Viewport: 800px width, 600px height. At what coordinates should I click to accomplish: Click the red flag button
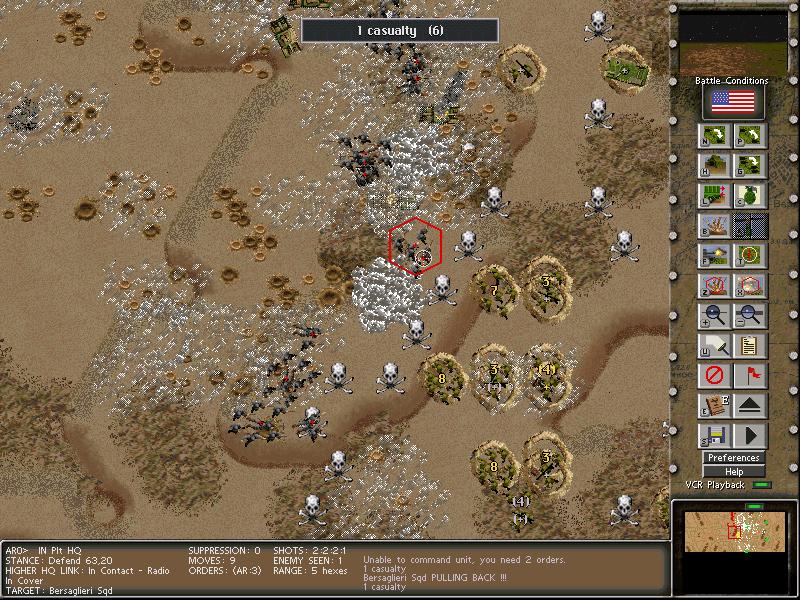click(x=750, y=377)
